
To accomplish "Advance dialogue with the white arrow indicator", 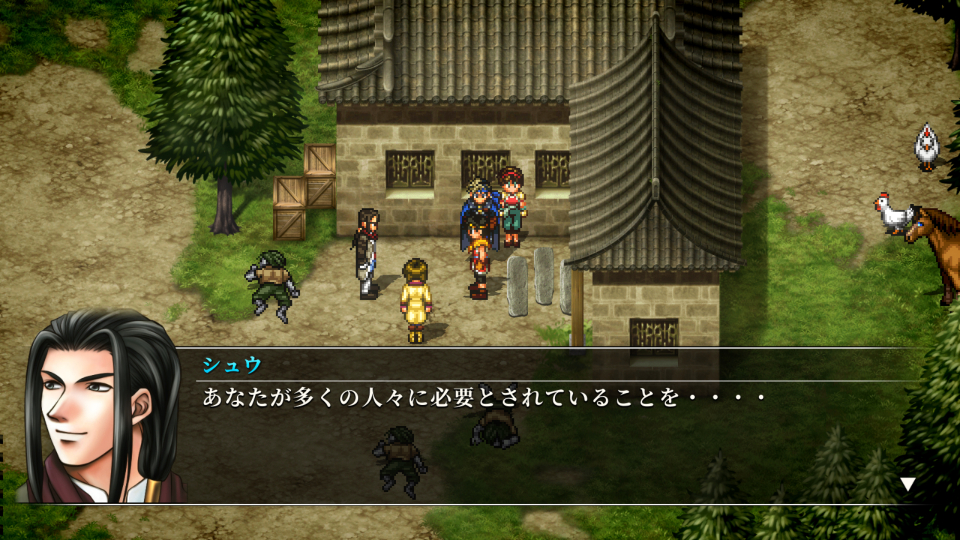I will point(907,484).
